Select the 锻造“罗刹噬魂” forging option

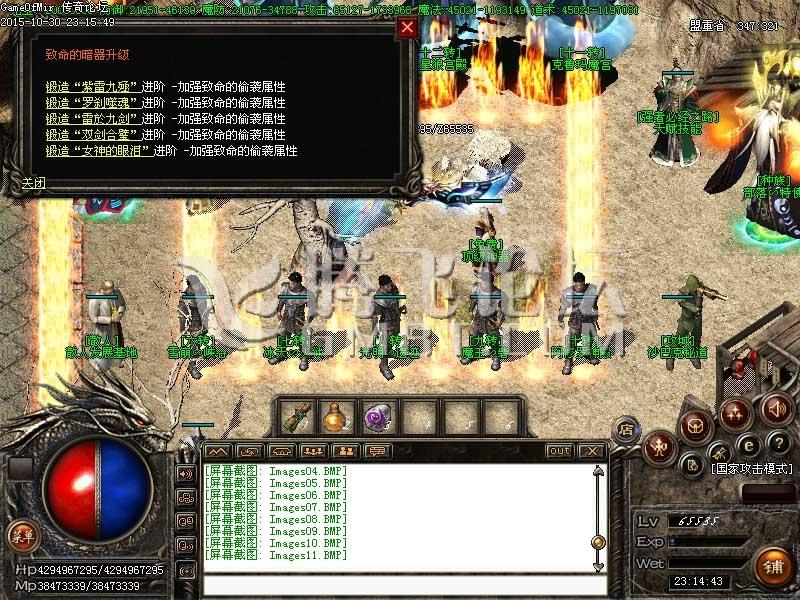point(93,103)
